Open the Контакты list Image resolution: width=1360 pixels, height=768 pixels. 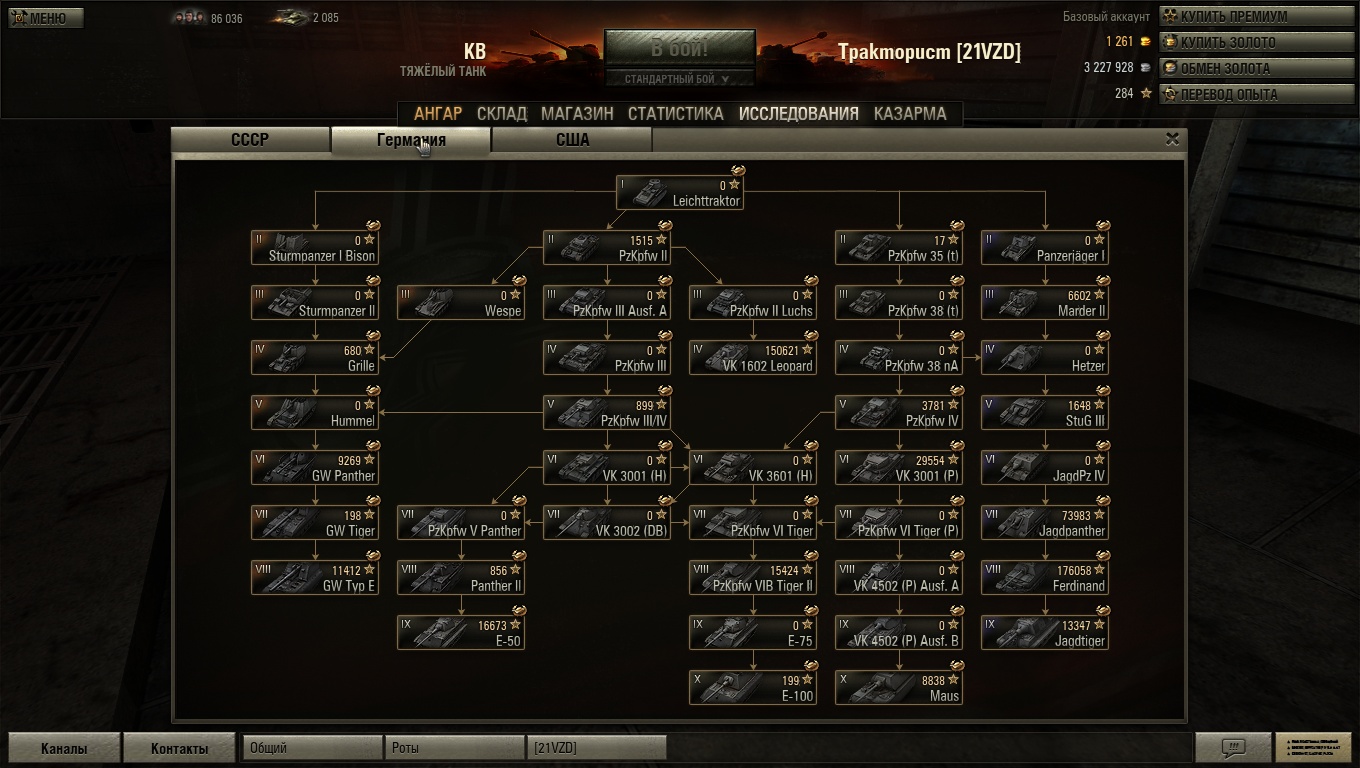[180, 748]
